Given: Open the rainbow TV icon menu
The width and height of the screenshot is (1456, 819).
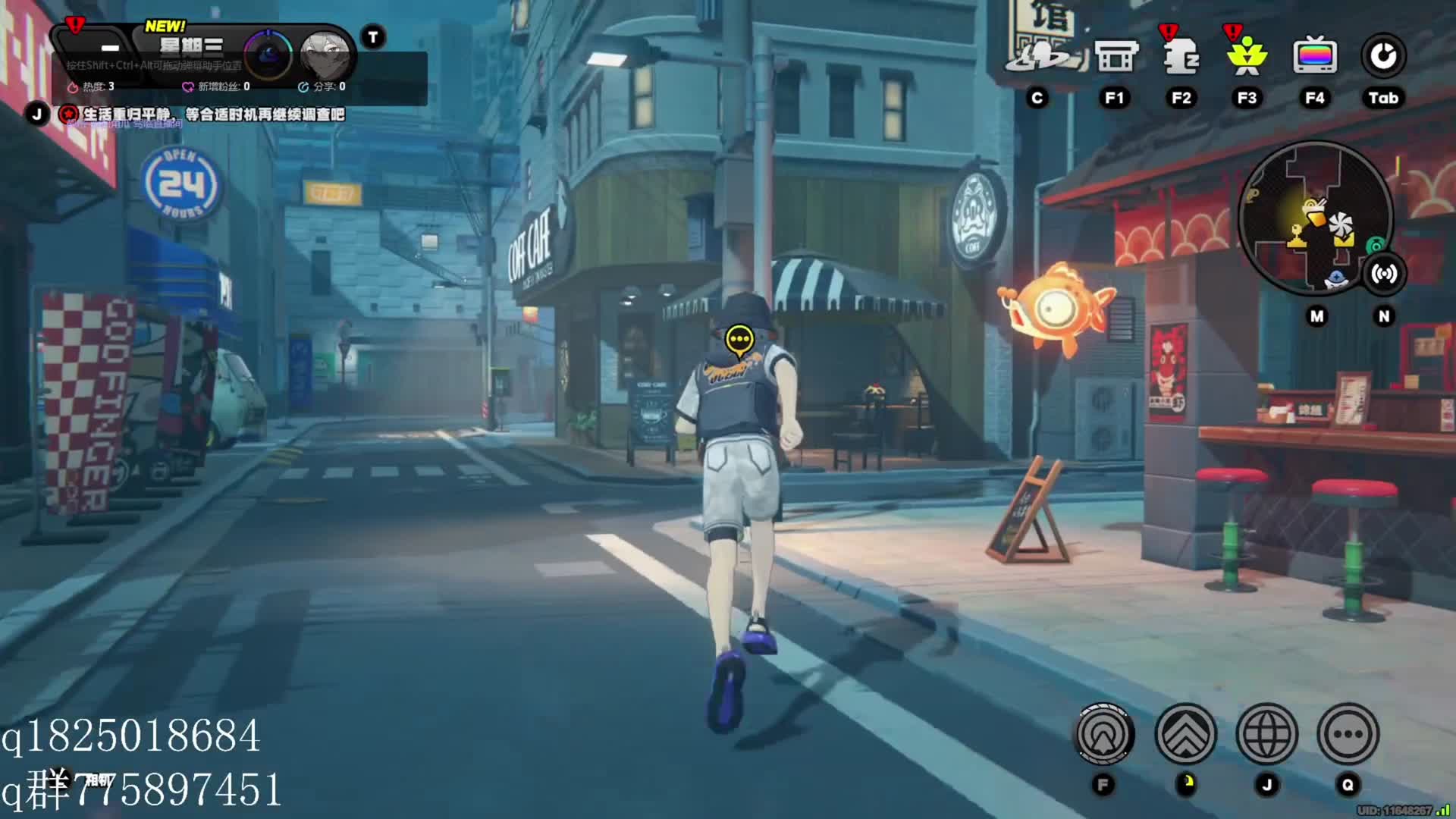Looking at the screenshot, I should point(1314,55).
